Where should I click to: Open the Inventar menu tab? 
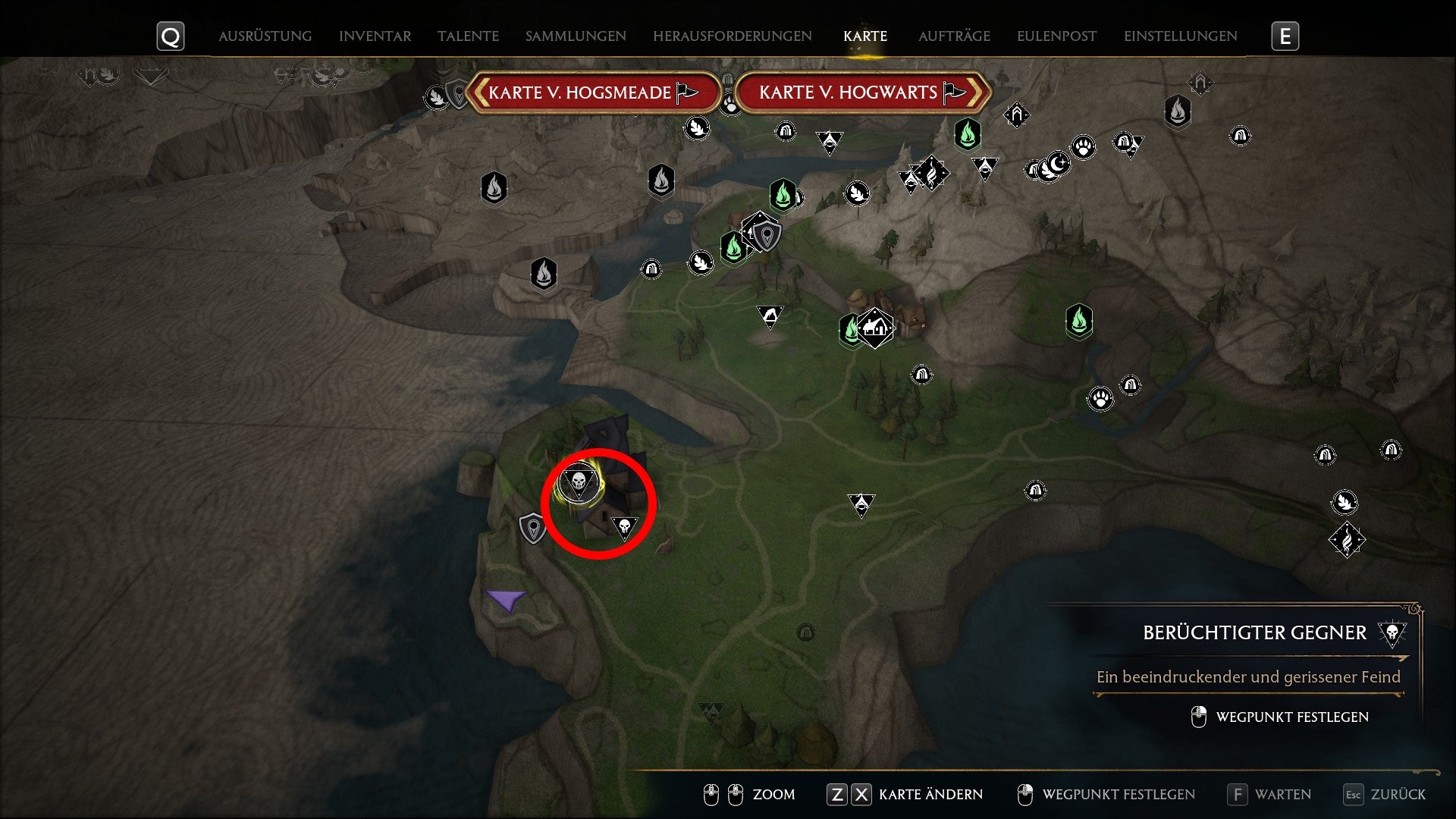pos(375,35)
